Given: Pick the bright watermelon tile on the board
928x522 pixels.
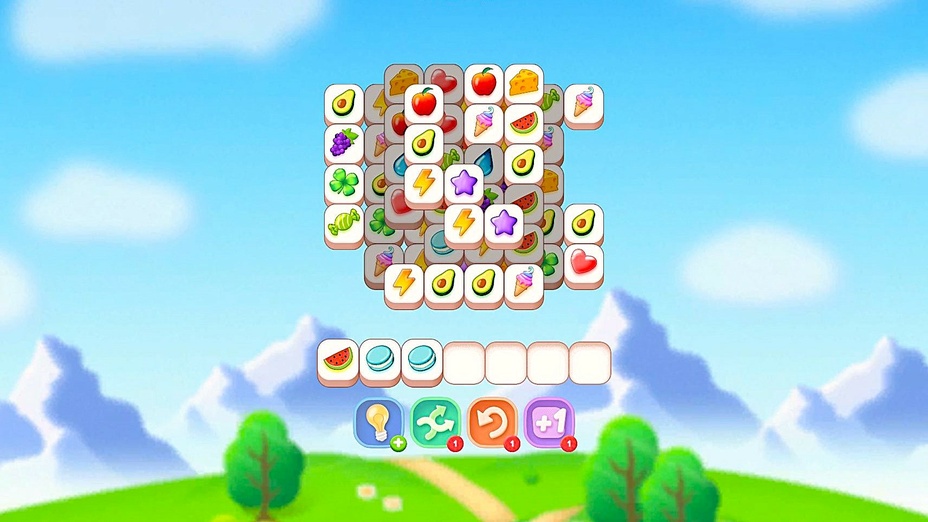Looking at the screenshot, I should [524, 123].
